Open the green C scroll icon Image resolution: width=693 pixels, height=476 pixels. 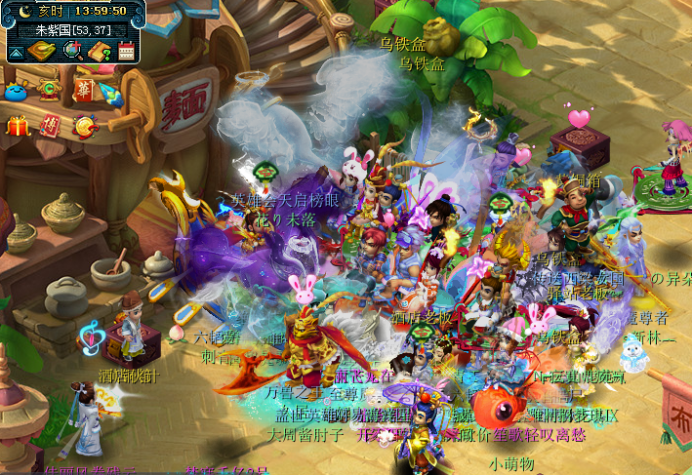[48, 89]
